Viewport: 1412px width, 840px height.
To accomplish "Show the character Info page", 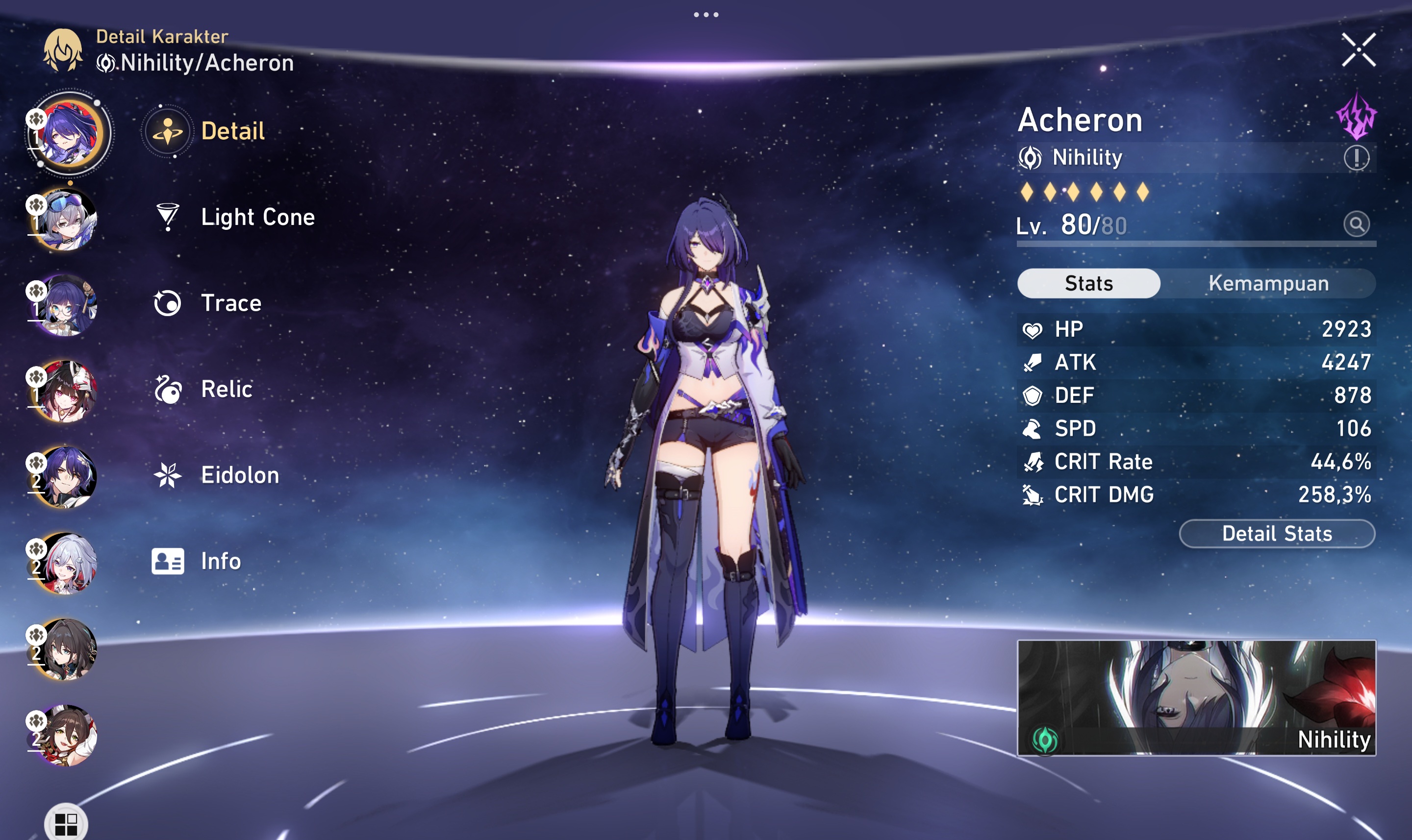I will (x=220, y=562).
